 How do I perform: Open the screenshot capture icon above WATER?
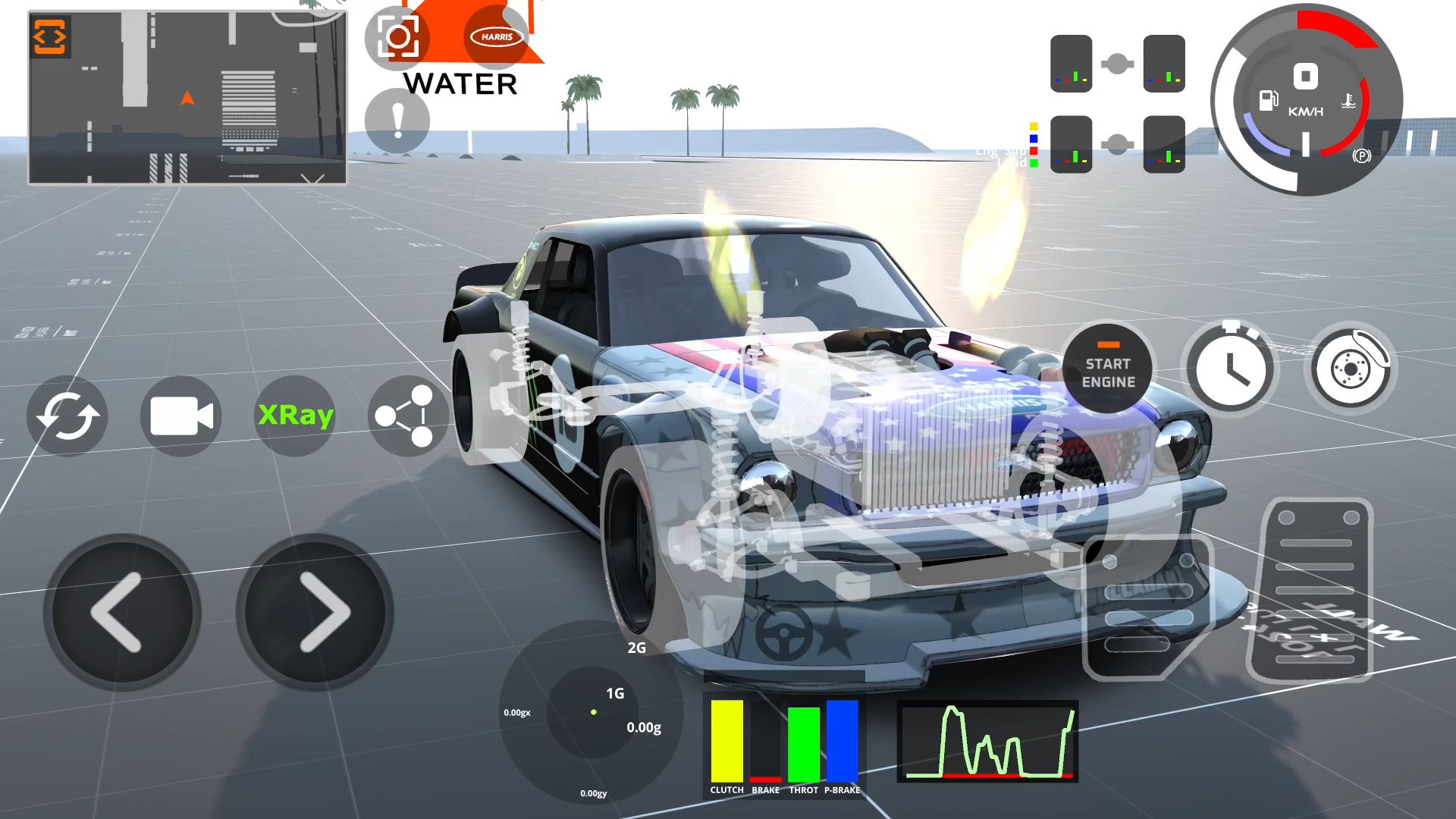397,36
